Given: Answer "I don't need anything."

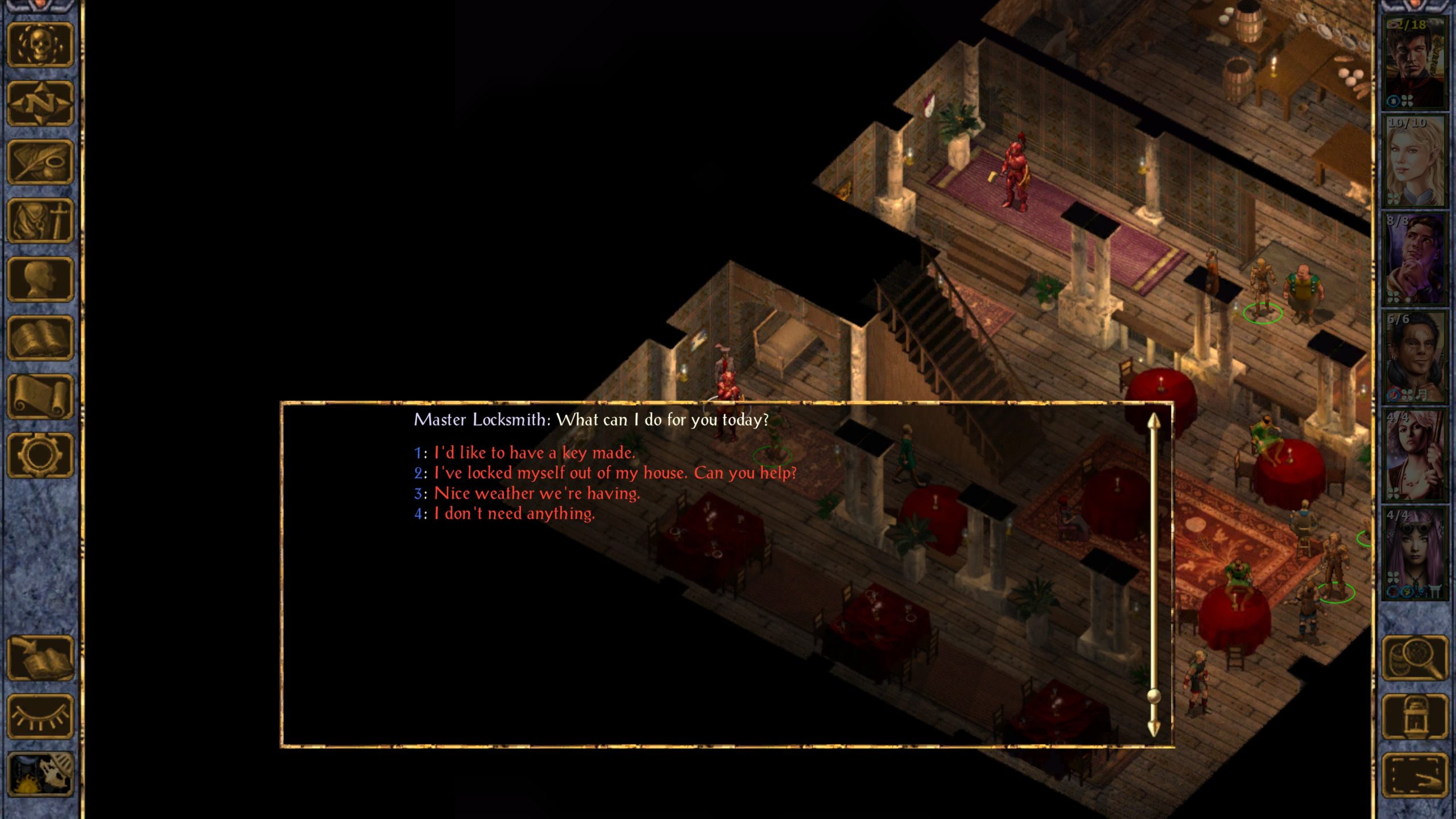Looking at the screenshot, I should (x=514, y=514).
